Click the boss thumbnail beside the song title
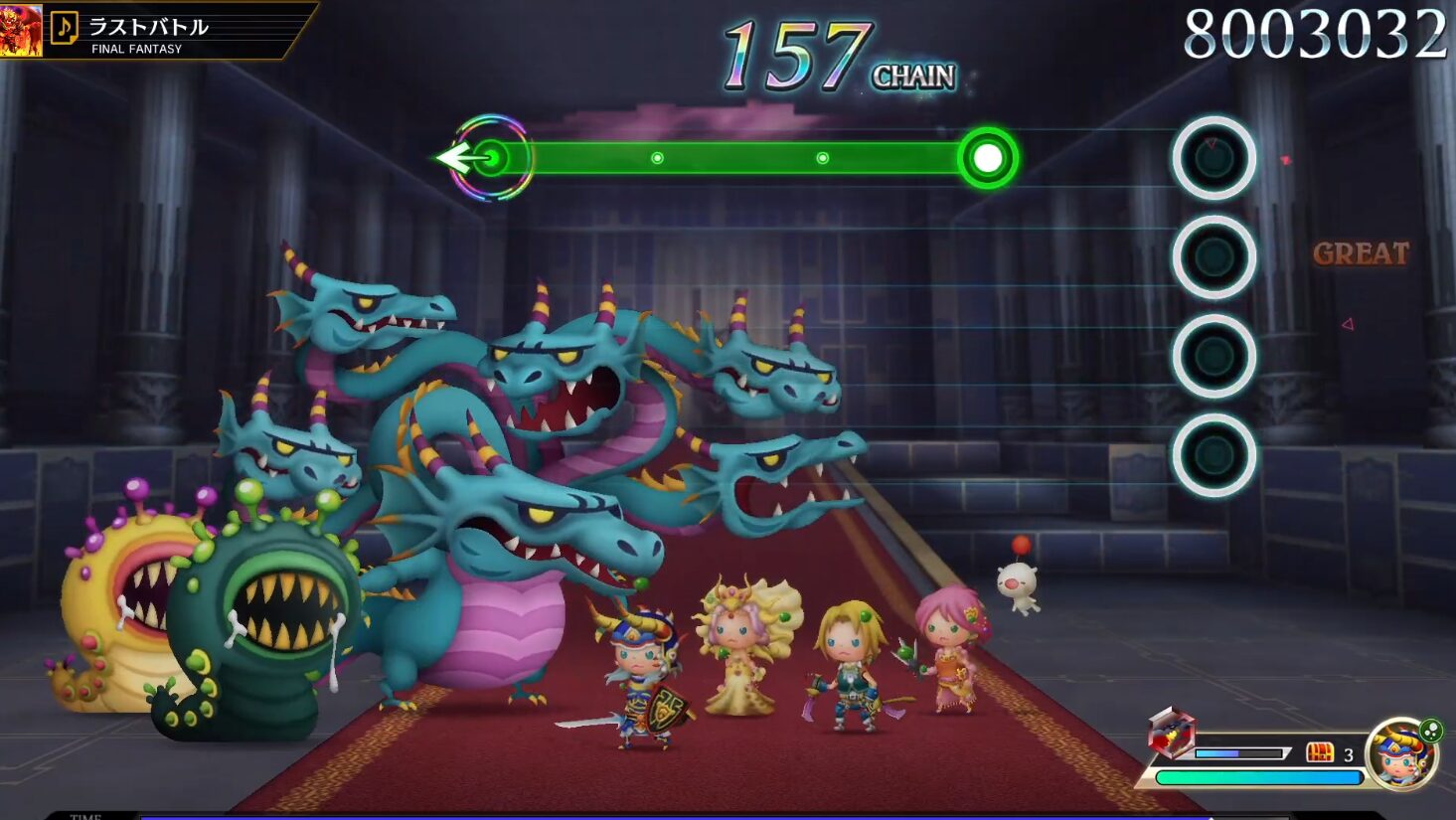Image resolution: width=1456 pixels, height=820 pixels. pos(21,30)
